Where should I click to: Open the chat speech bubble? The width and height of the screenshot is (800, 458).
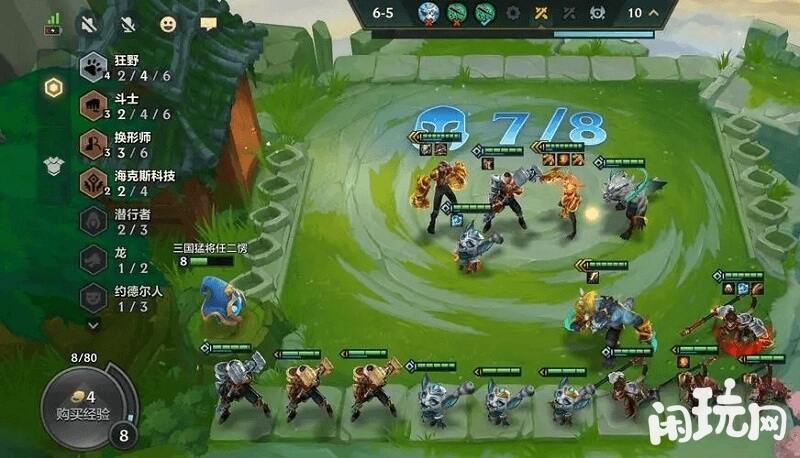(x=208, y=22)
